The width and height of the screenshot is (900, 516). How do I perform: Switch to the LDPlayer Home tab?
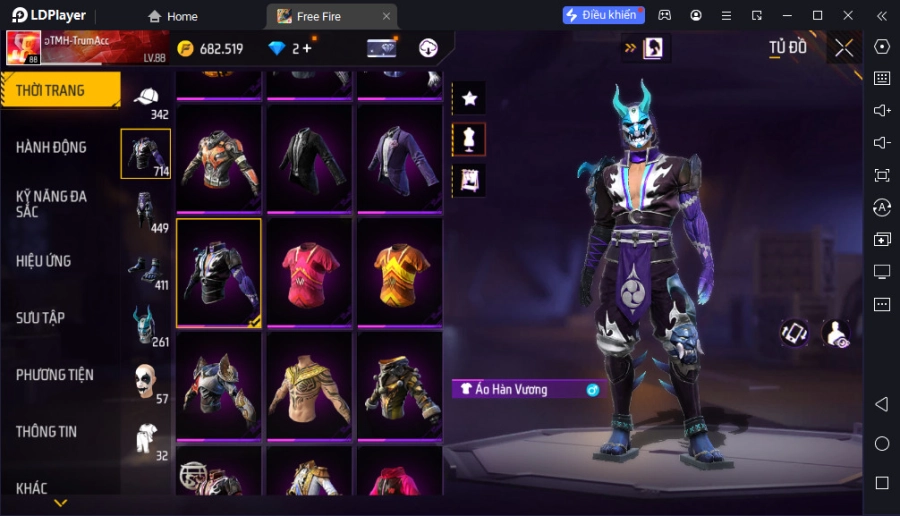172,16
